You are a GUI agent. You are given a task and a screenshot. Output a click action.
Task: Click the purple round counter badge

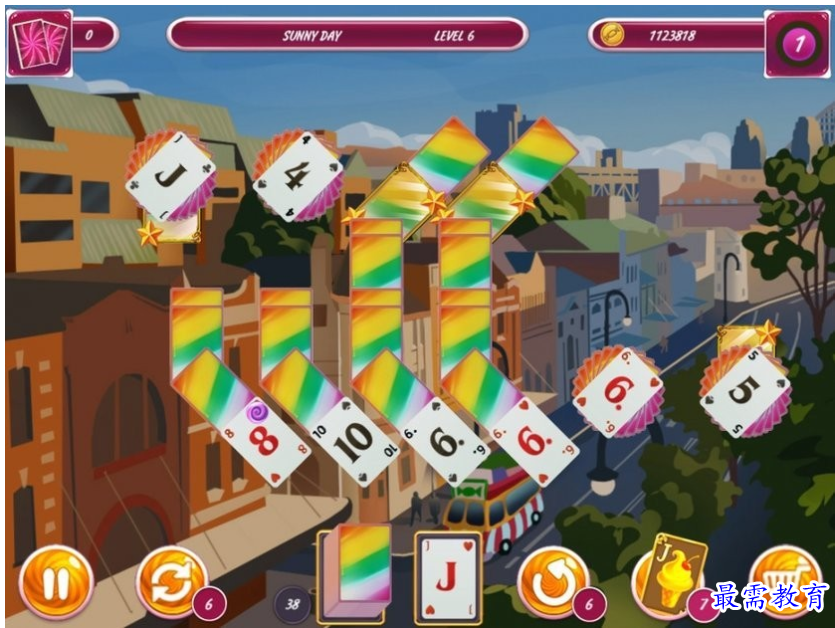pos(797,44)
